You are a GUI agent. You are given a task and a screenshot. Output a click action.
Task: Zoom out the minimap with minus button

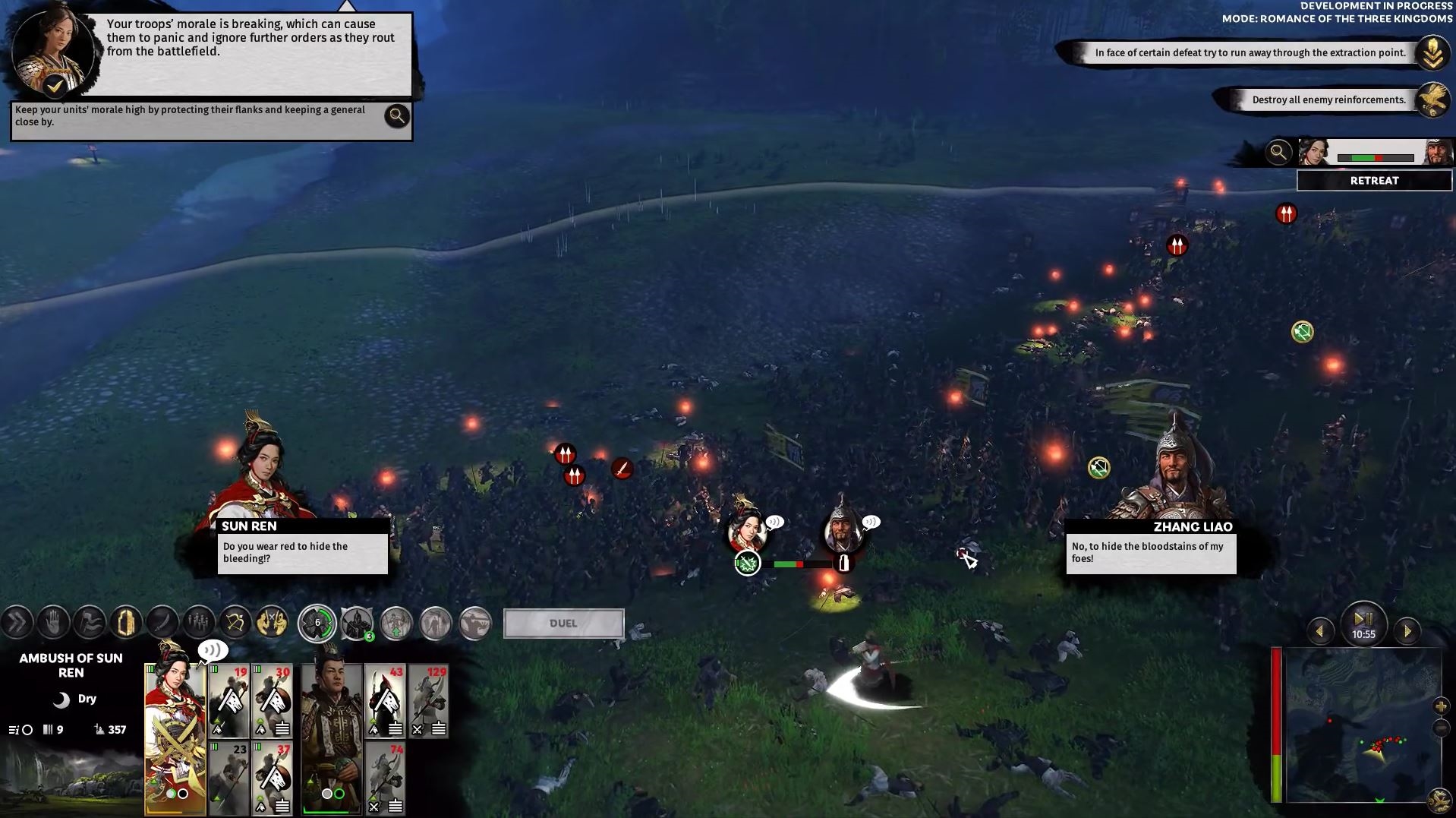coord(1441,729)
